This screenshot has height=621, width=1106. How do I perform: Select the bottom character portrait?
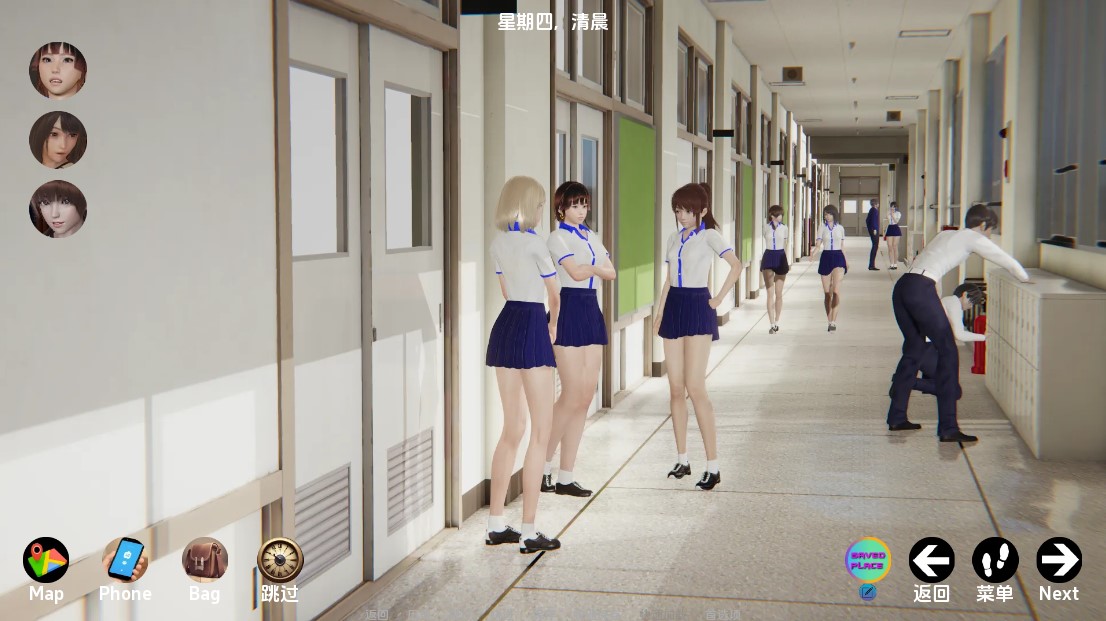(x=58, y=209)
